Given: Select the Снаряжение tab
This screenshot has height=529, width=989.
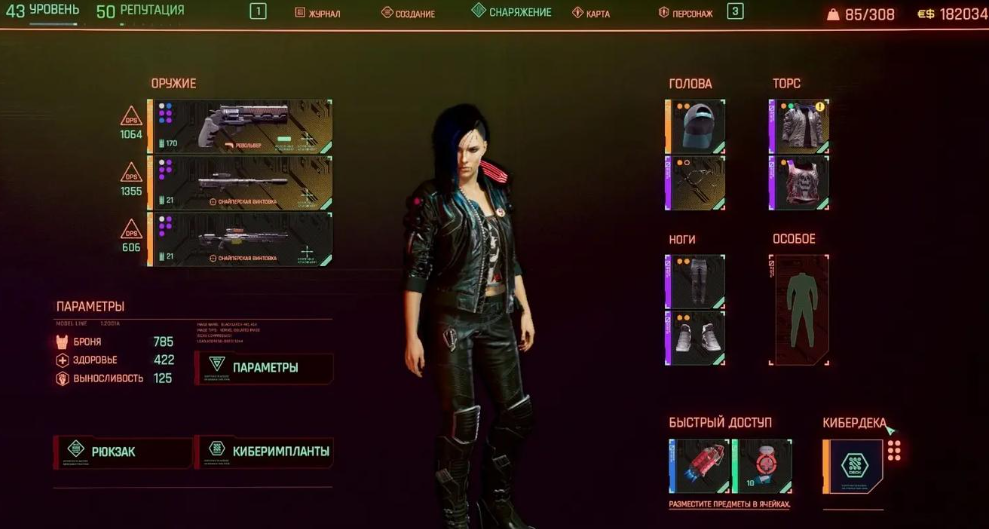Looking at the screenshot, I should [x=513, y=12].
